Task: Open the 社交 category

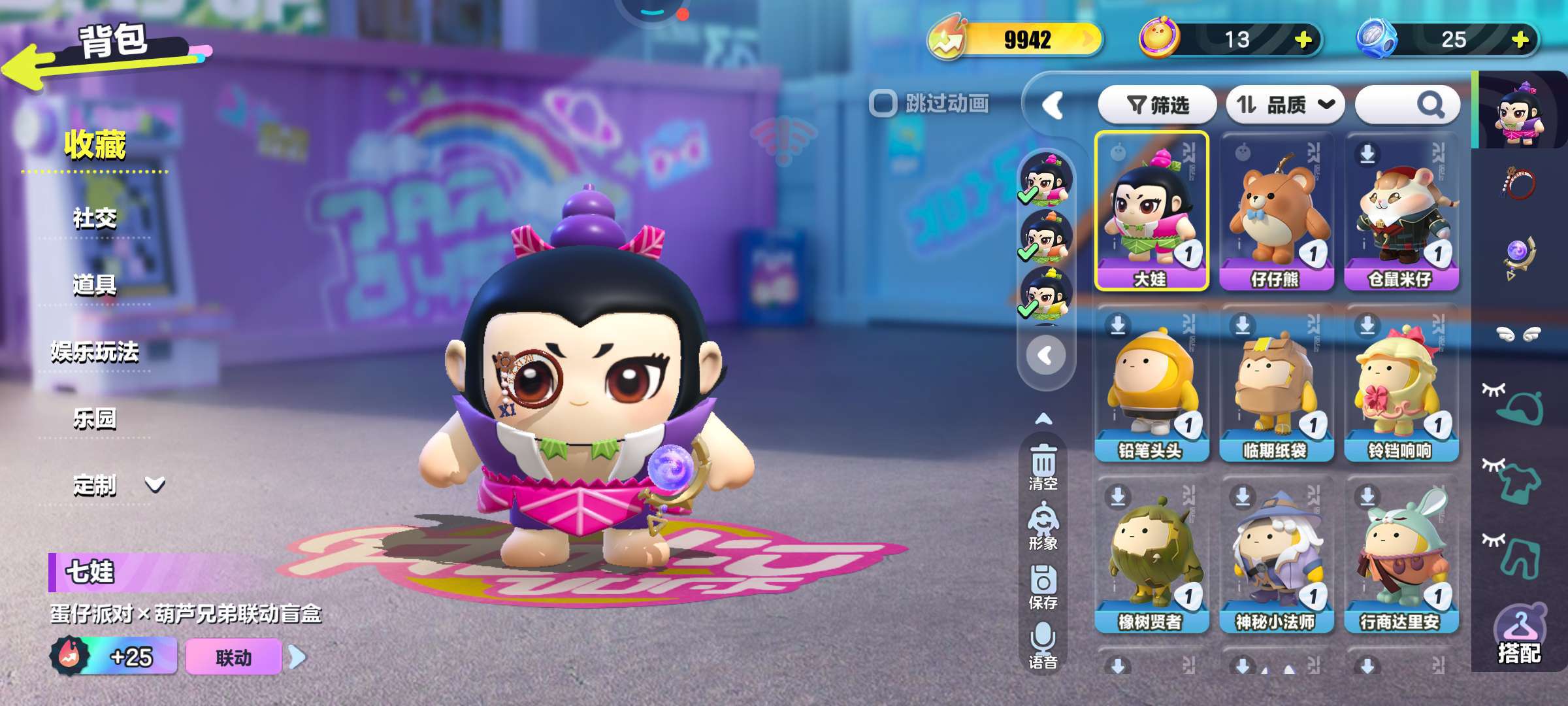Action: 95,218
